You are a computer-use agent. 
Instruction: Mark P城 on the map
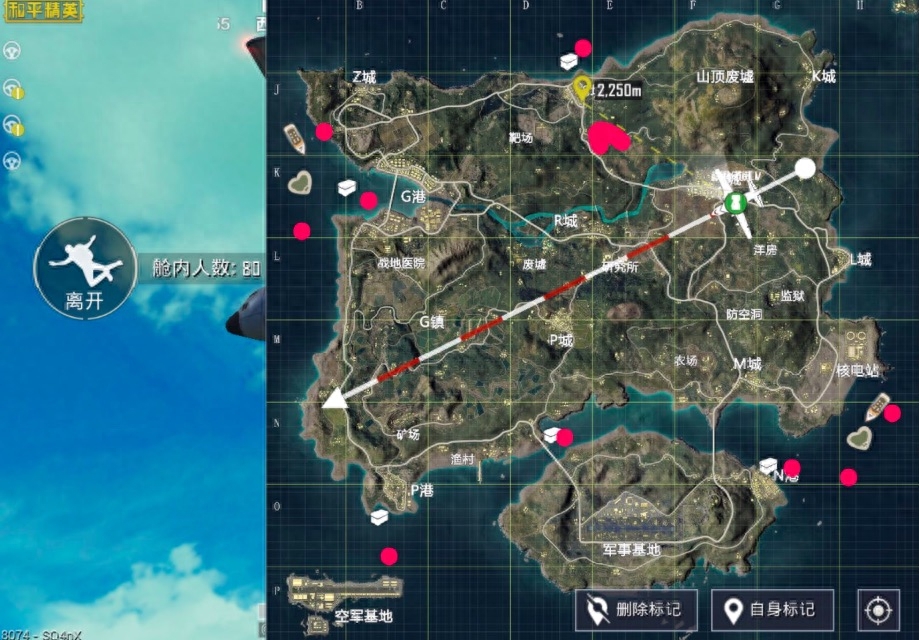[x=561, y=340]
